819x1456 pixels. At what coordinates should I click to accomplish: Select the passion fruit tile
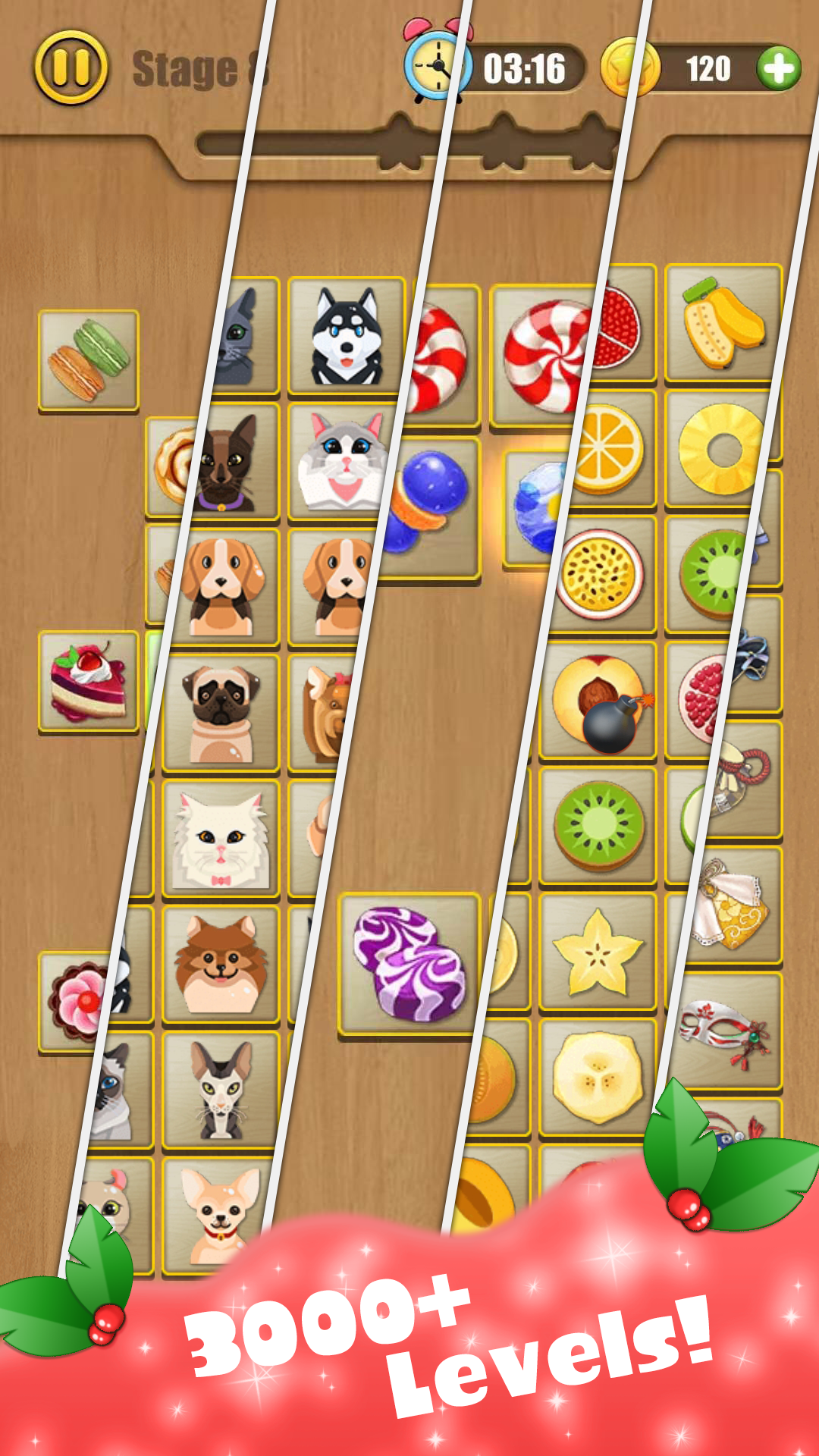tap(599, 574)
